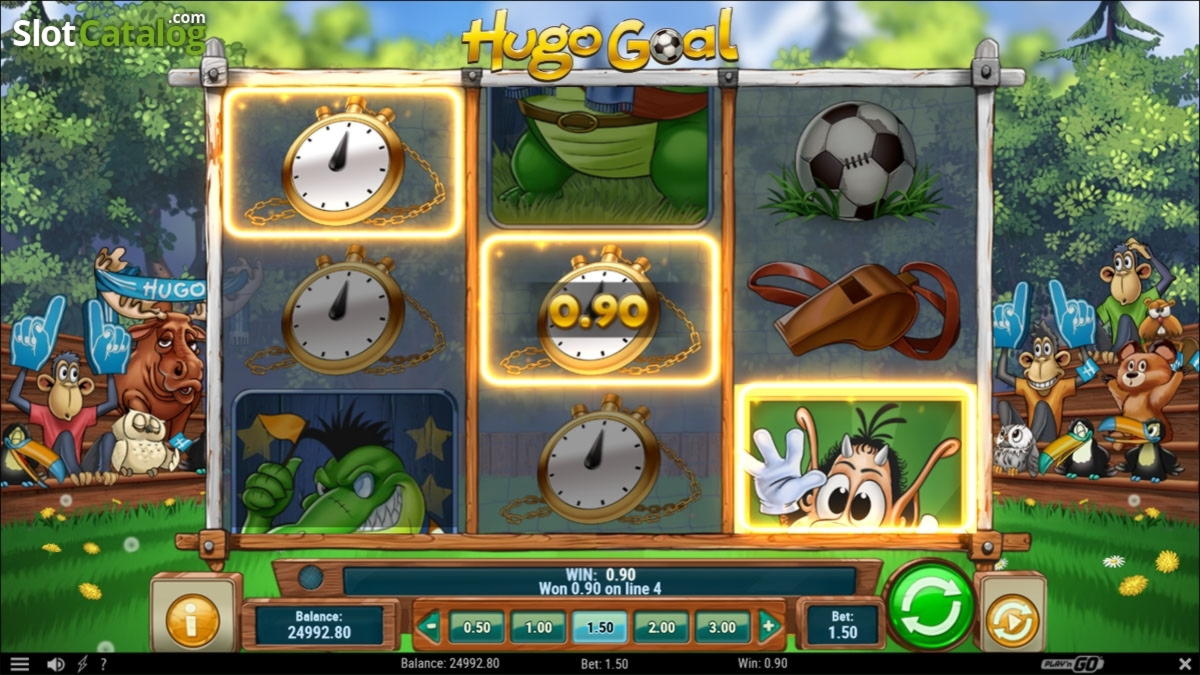Spin the reels with the green button
The width and height of the screenshot is (1200, 675).
click(930, 606)
